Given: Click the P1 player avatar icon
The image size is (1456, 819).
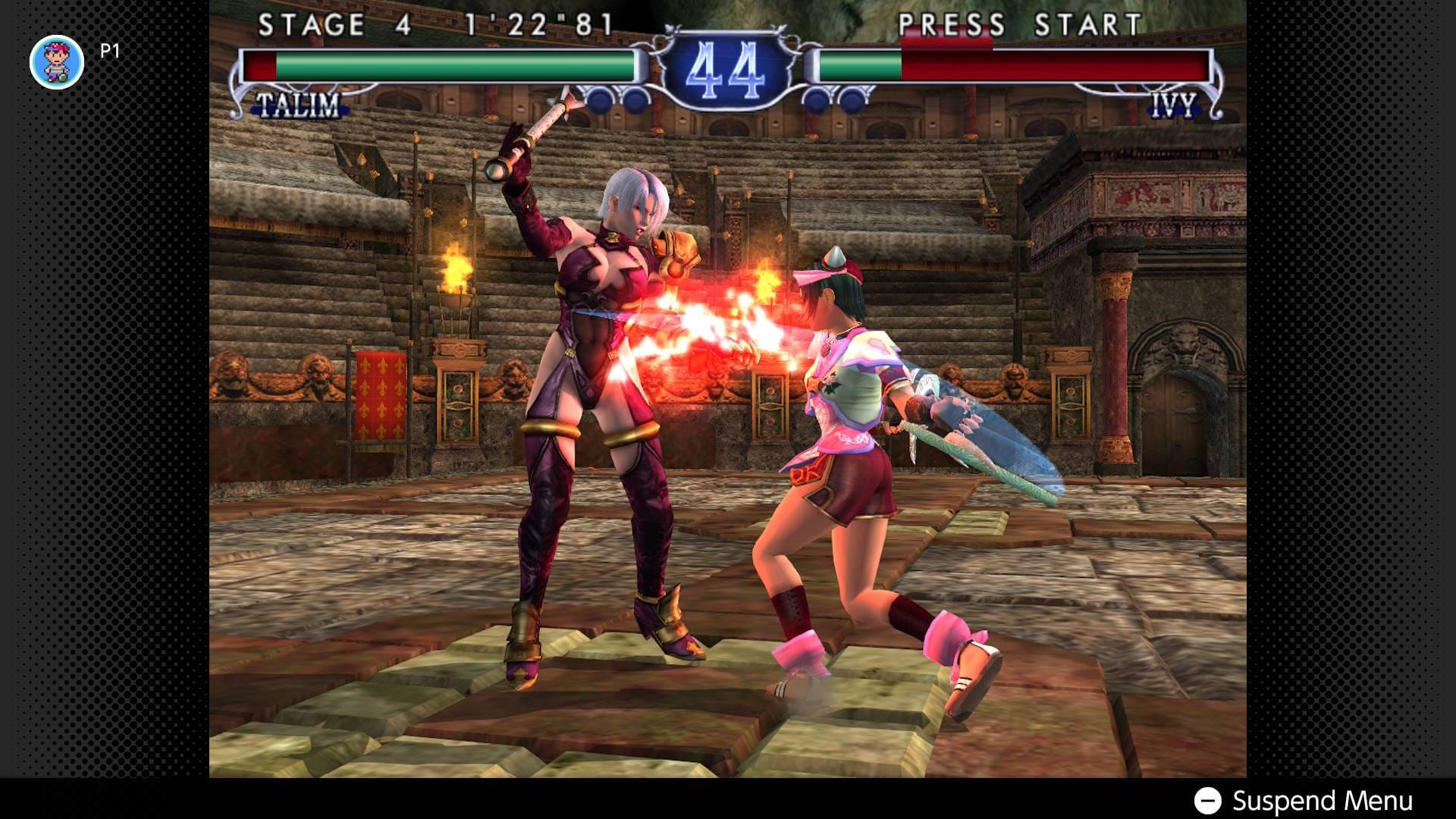Looking at the screenshot, I should (x=57, y=62).
